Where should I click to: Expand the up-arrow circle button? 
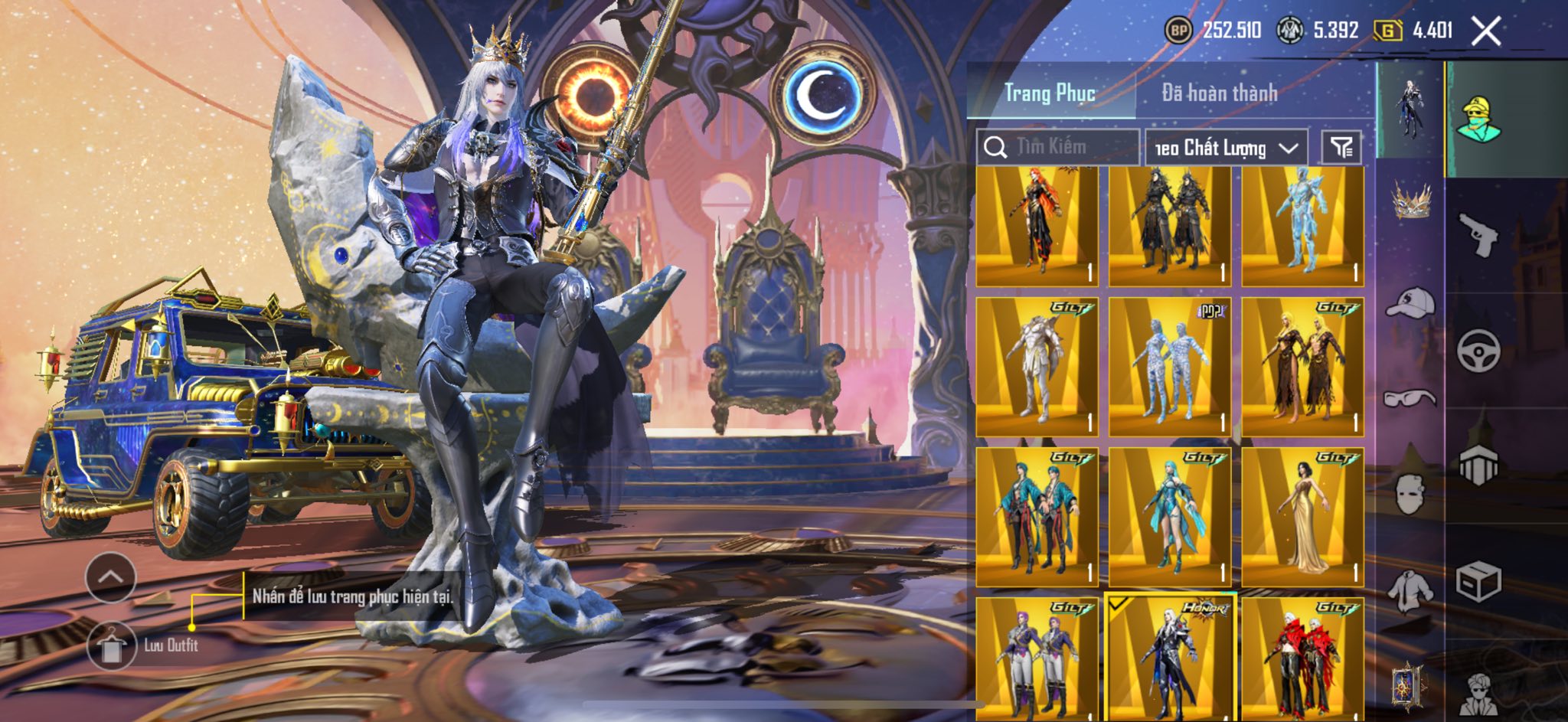(x=111, y=577)
